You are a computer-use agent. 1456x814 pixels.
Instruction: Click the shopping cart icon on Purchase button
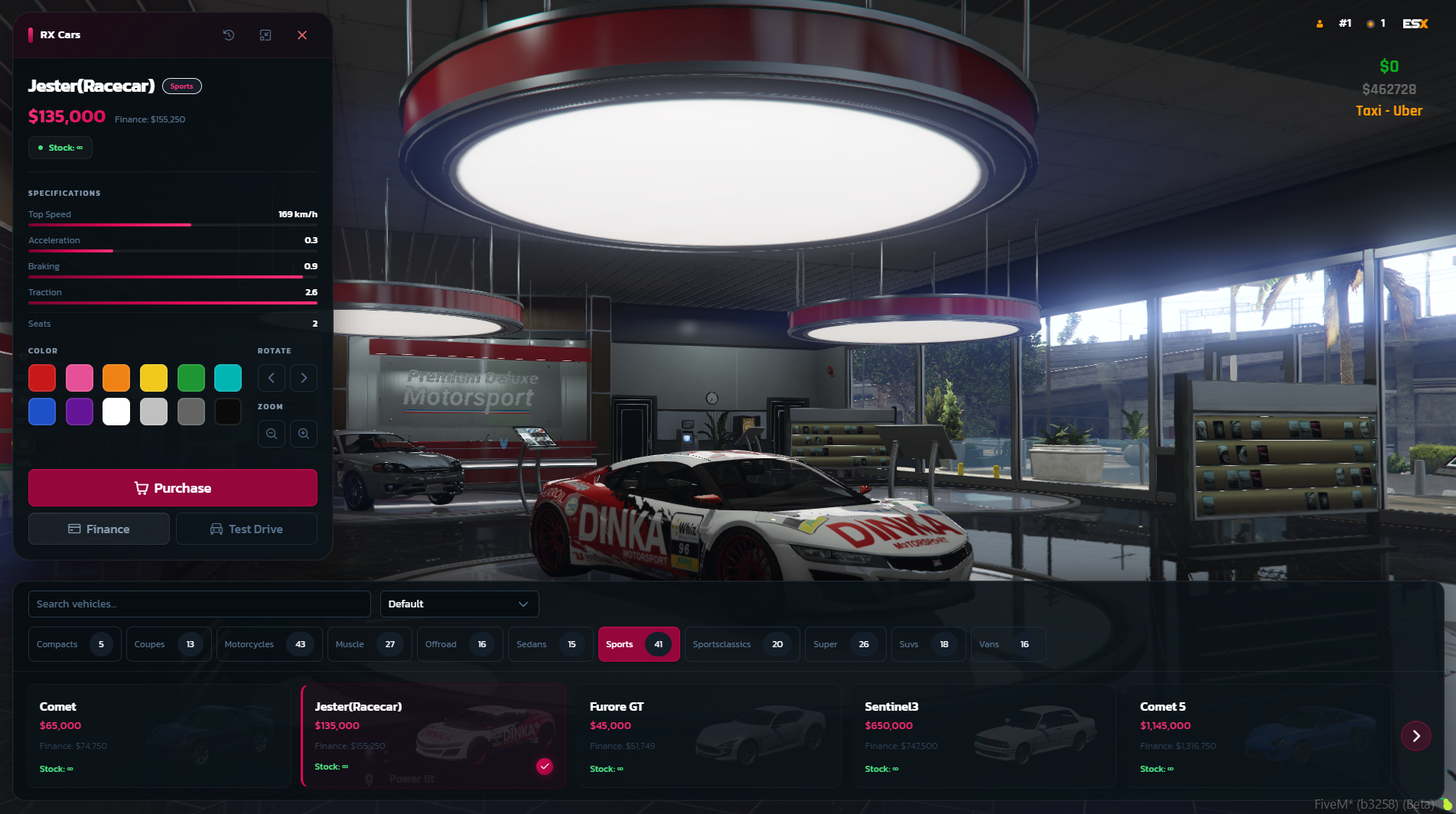tap(142, 487)
